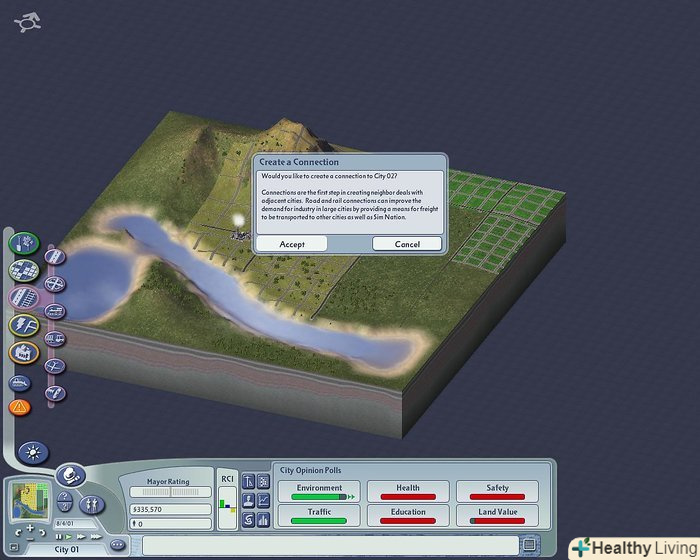Viewport: 700px width, 560px height.
Task: Open the civic buildings menu
Action: 23,353
